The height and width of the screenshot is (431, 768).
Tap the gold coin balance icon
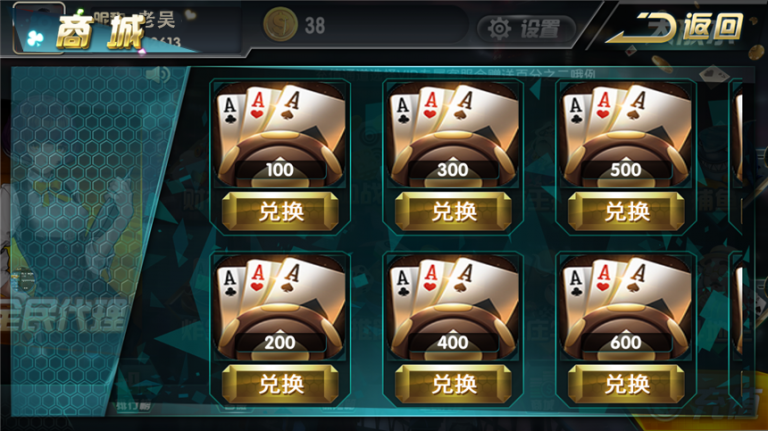[x=279, y=24]
